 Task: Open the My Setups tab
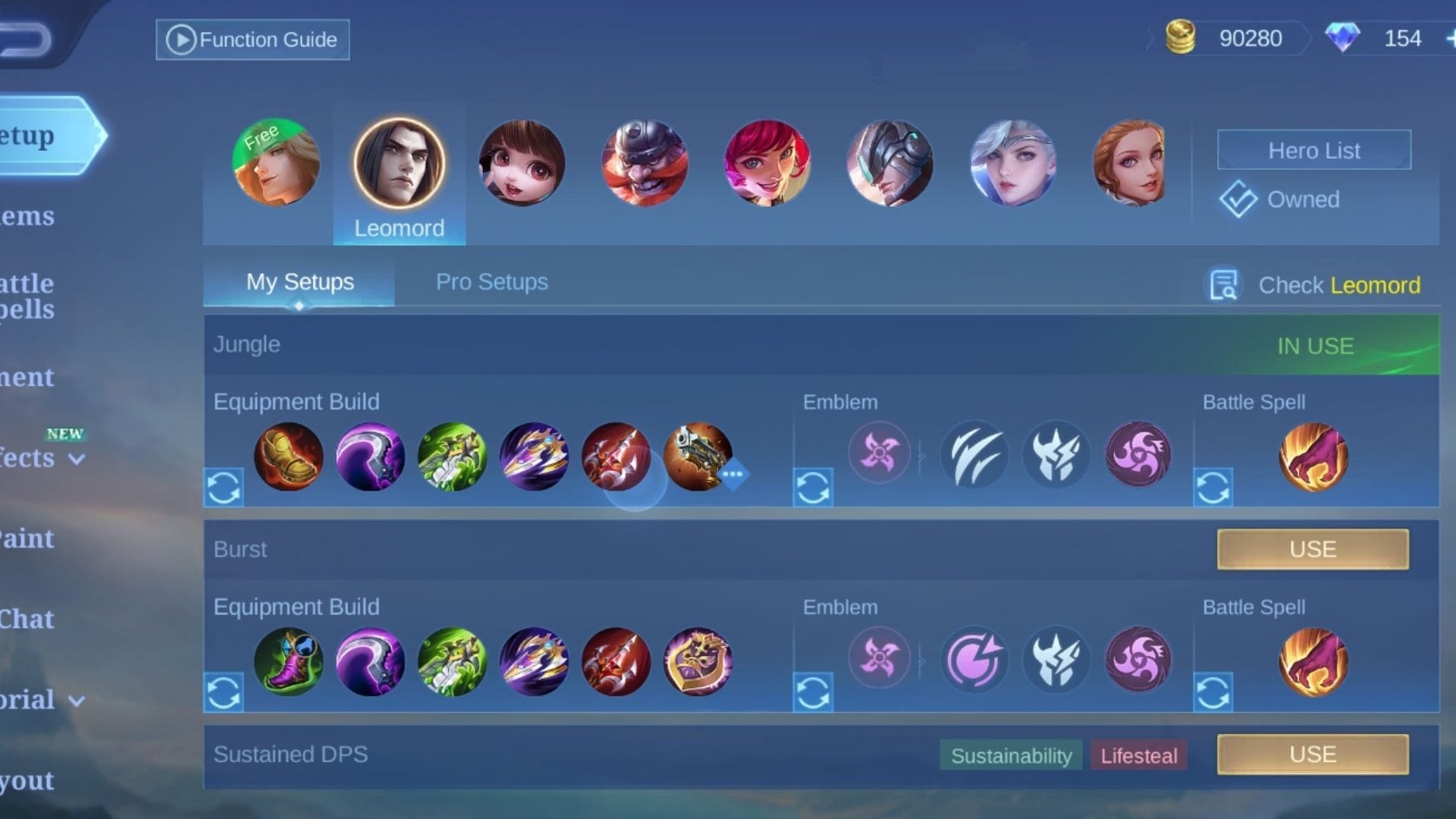coord(298,281)
